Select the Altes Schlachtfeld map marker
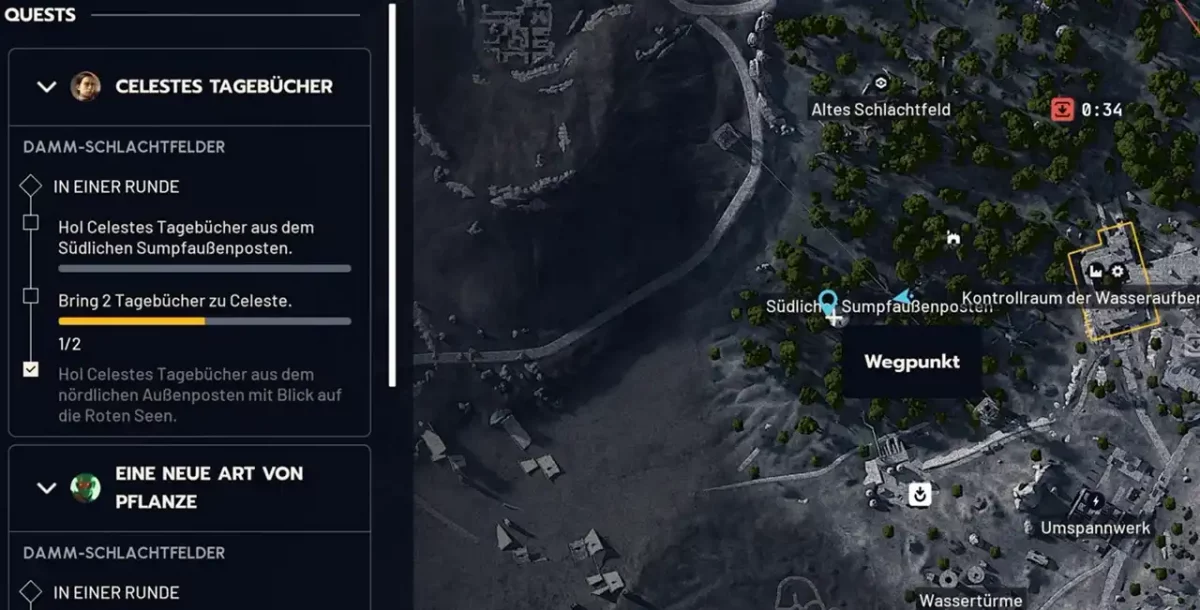Screen dimensions: 1200x610 pyautogui.click(x=881, y=84)
